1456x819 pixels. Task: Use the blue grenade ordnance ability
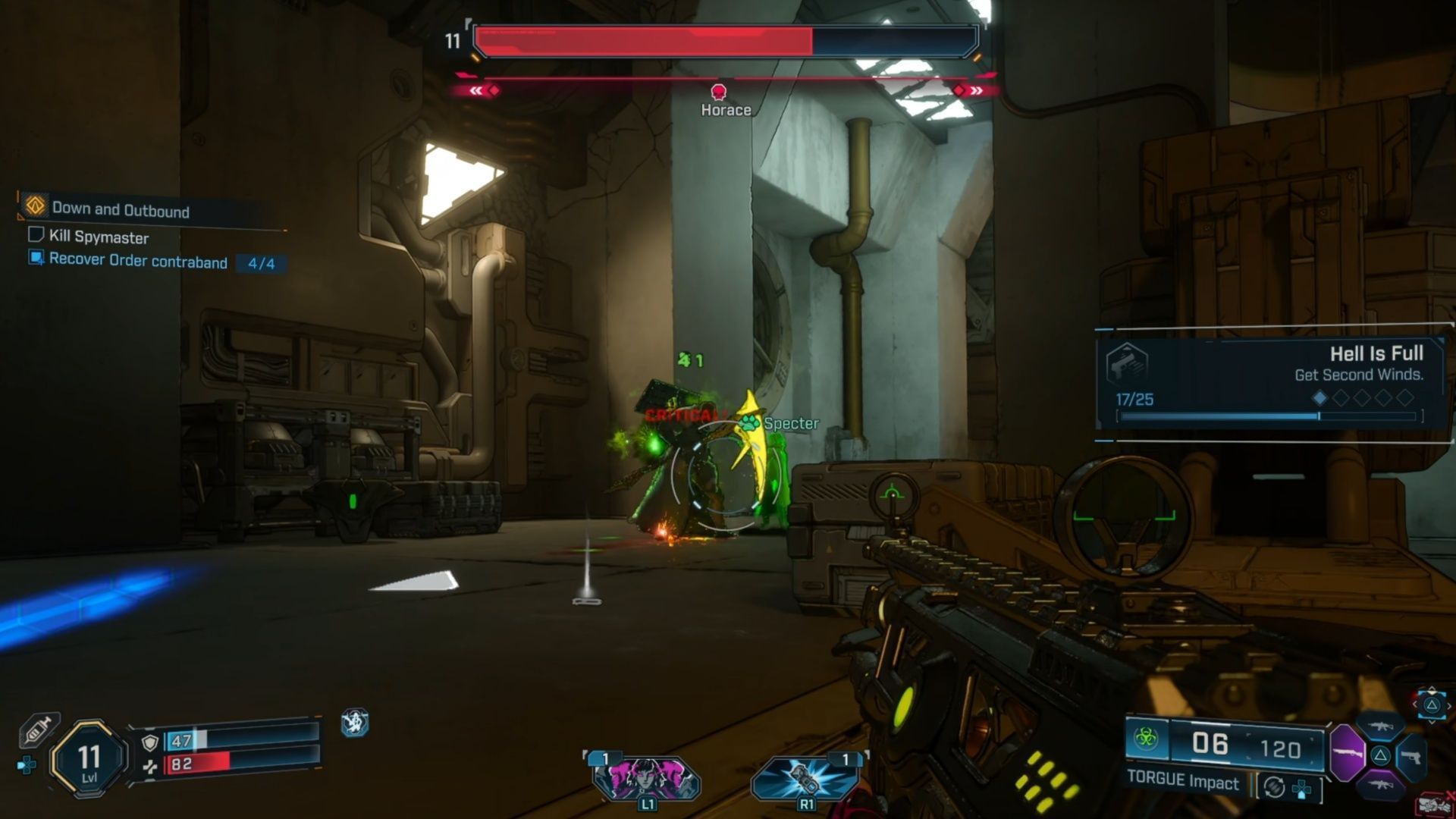805,779
